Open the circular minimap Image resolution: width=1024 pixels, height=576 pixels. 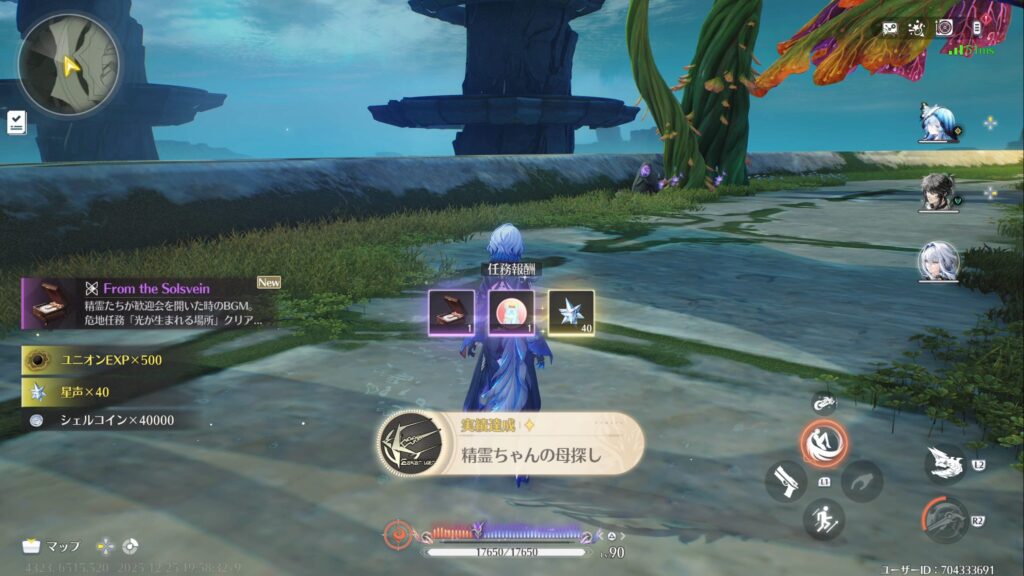pos(68,64)
